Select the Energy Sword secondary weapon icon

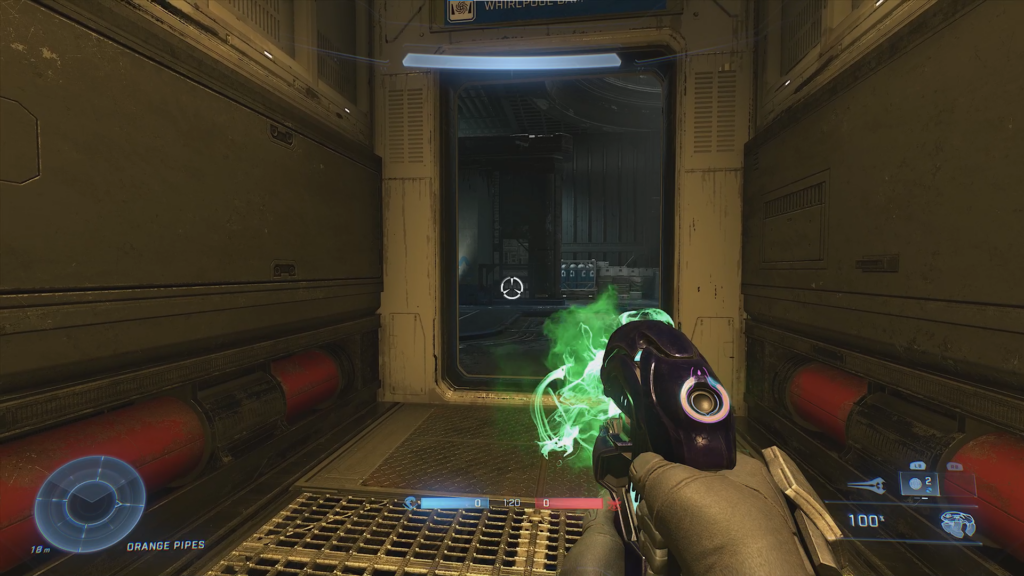tap(865, 485)
